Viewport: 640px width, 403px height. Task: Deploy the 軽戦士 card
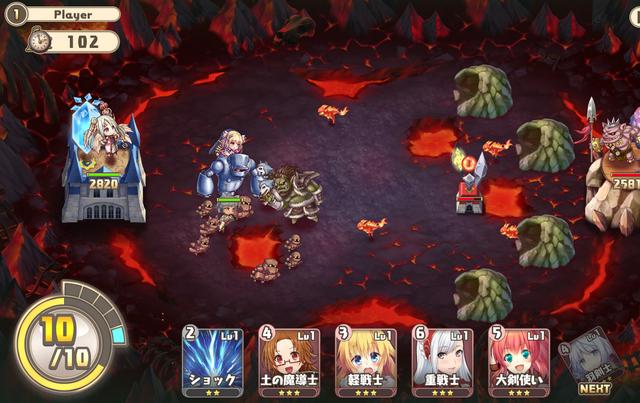click(x=365, y=361)
